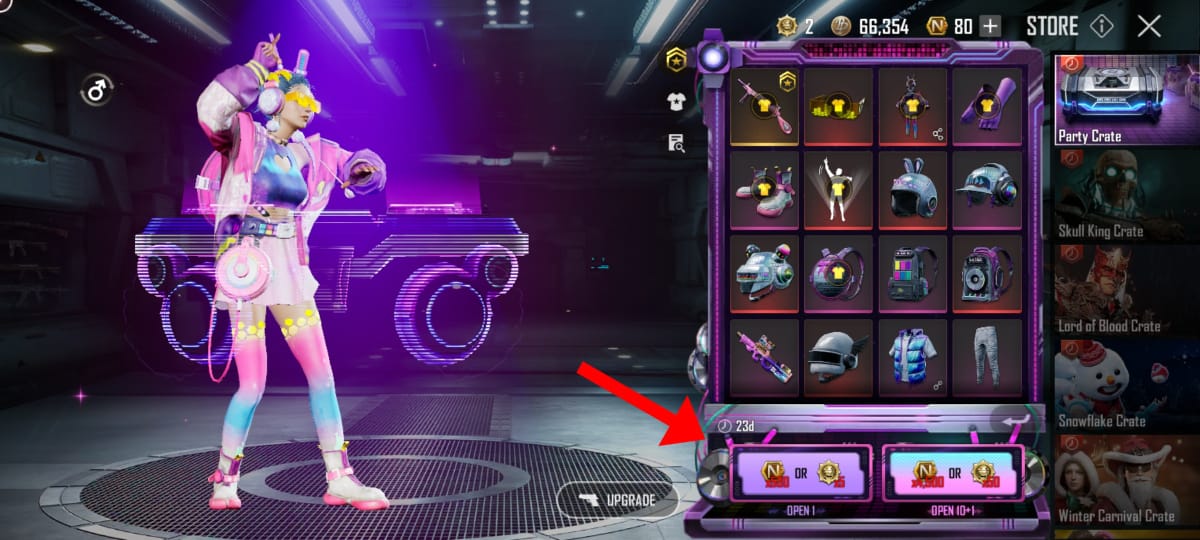
Task: Select the gray pants reward slot
Action: click(x=986, y=357)
